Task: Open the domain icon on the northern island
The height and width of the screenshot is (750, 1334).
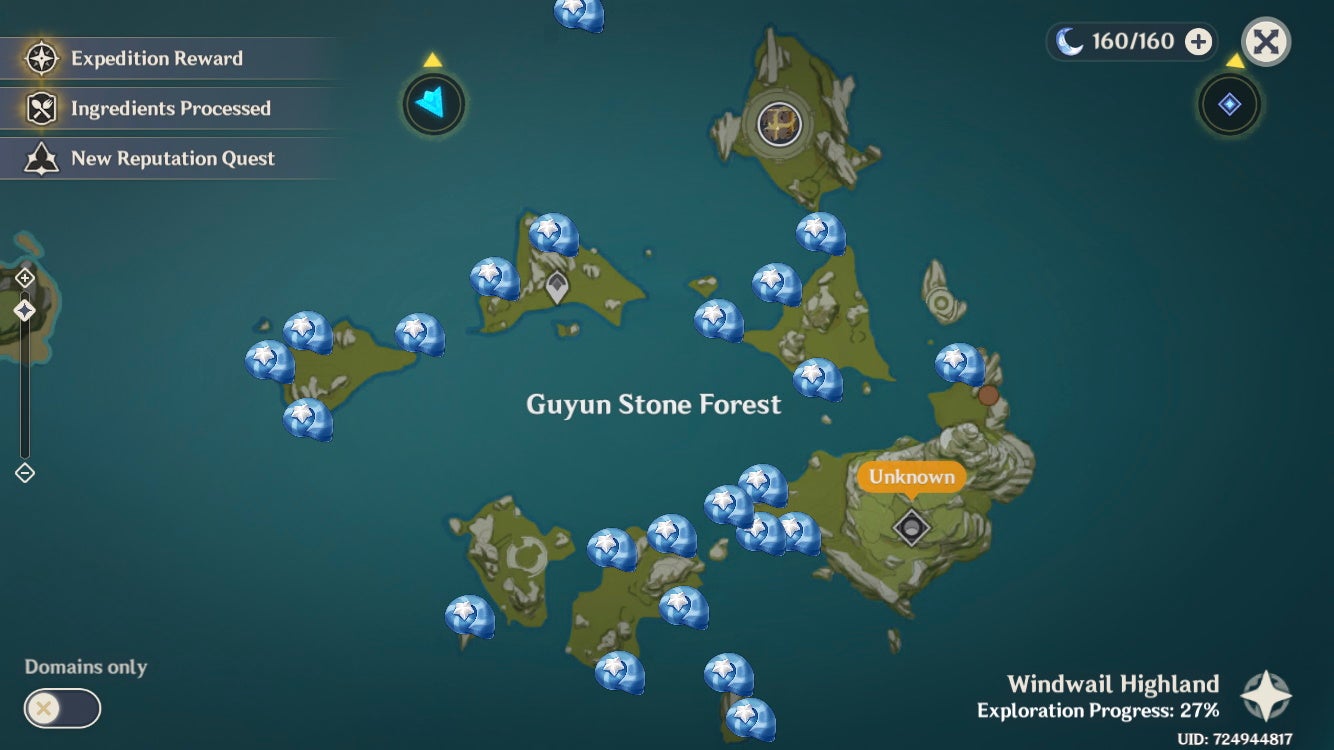Action: click(778, 125)
